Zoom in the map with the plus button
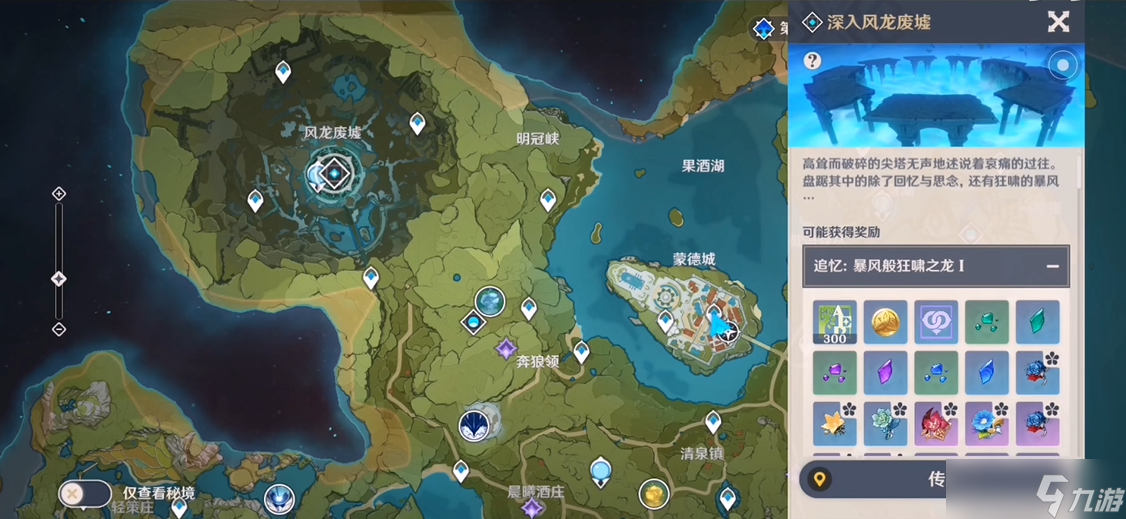Screen dimensions: 1126x519 click(x=59, y=194)
